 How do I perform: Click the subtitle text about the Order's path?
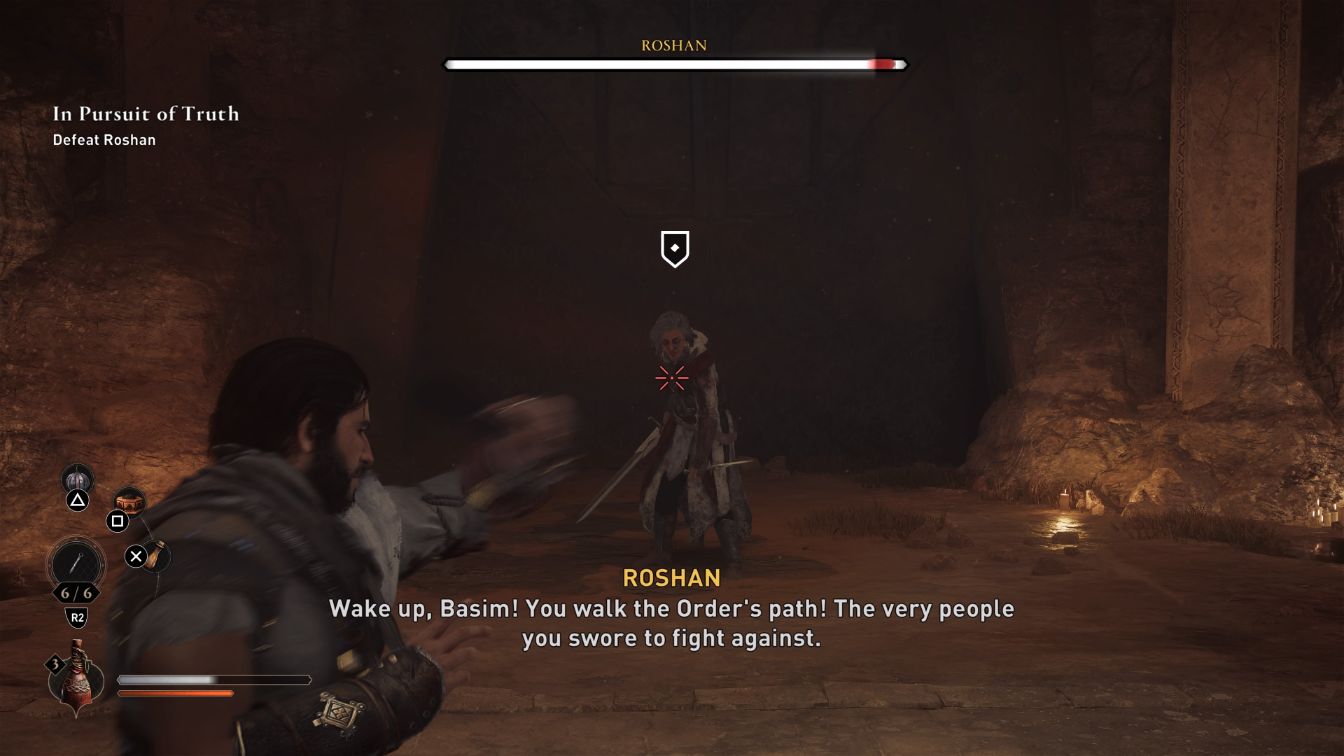[672, 610]
